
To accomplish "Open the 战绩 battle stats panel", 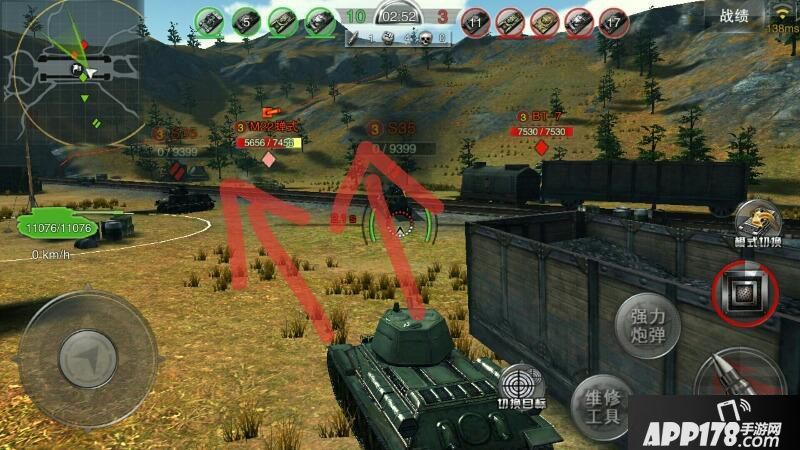I will (733, 15).
